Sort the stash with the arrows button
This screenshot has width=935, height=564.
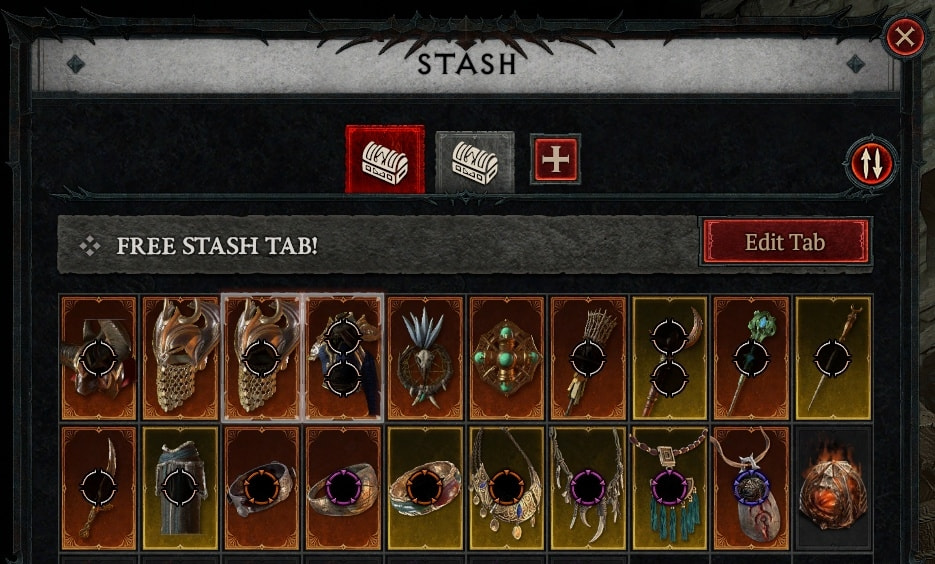872,162
